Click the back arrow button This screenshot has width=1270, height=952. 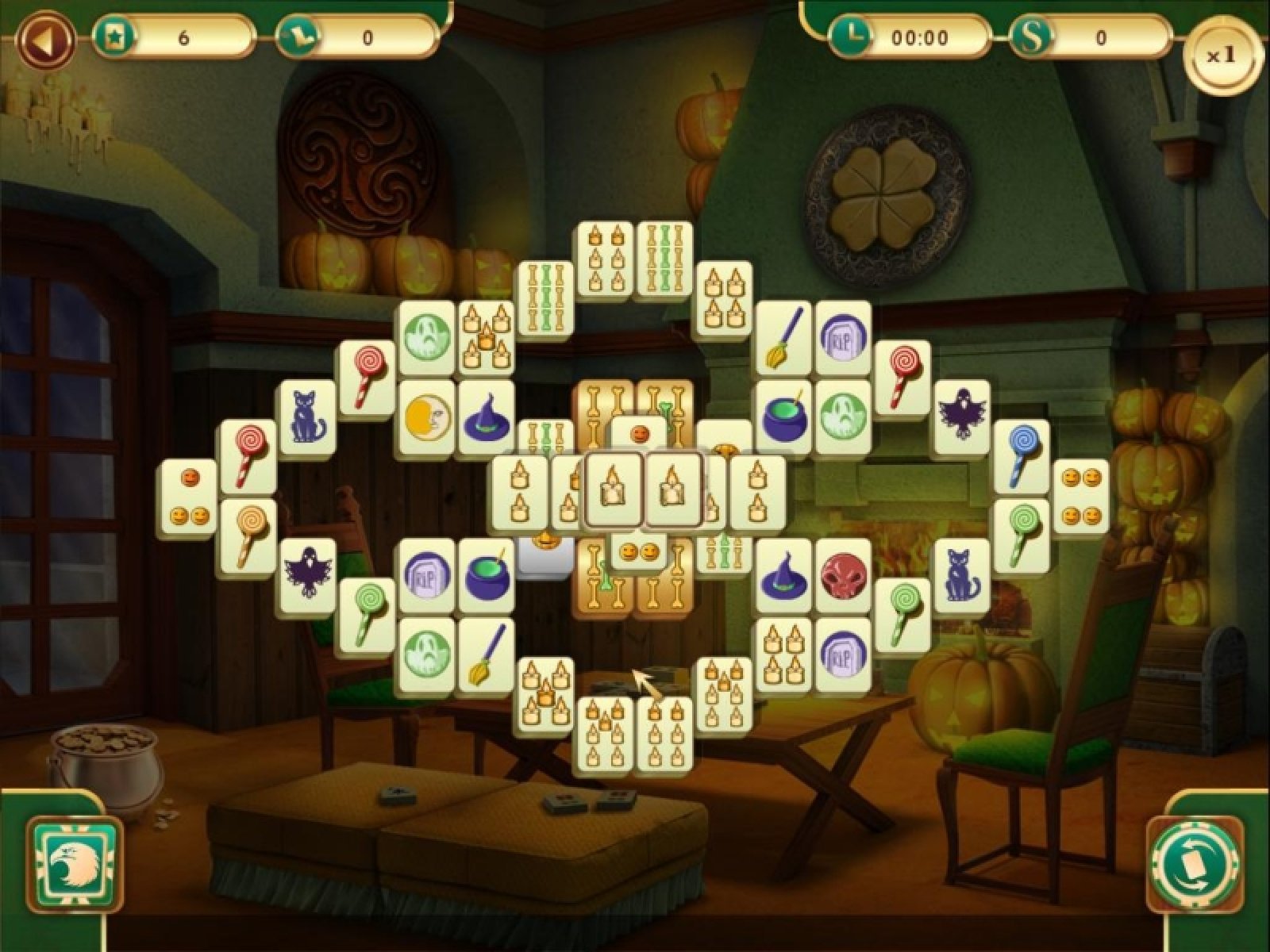(48, 39)
